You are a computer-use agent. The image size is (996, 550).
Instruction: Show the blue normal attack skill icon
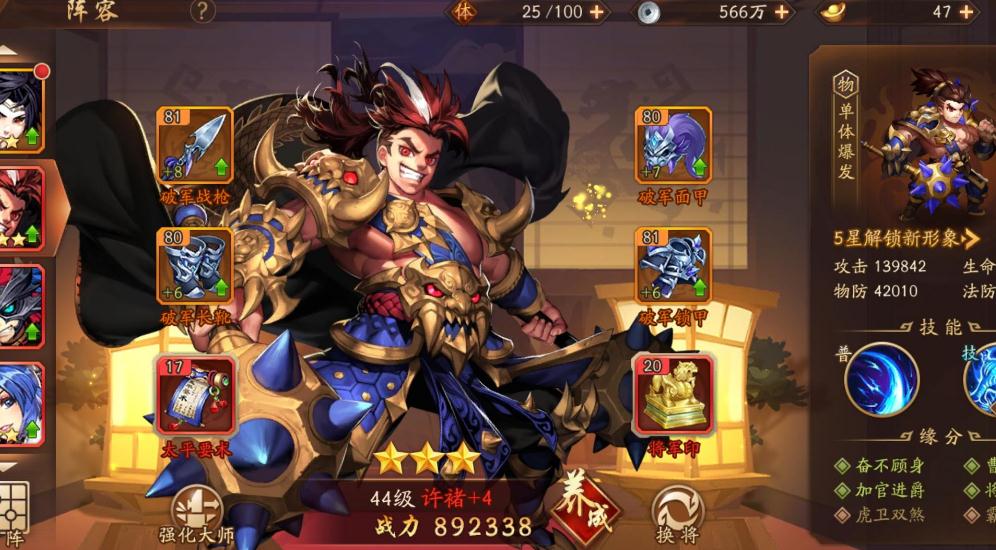[x=881, y=379]
